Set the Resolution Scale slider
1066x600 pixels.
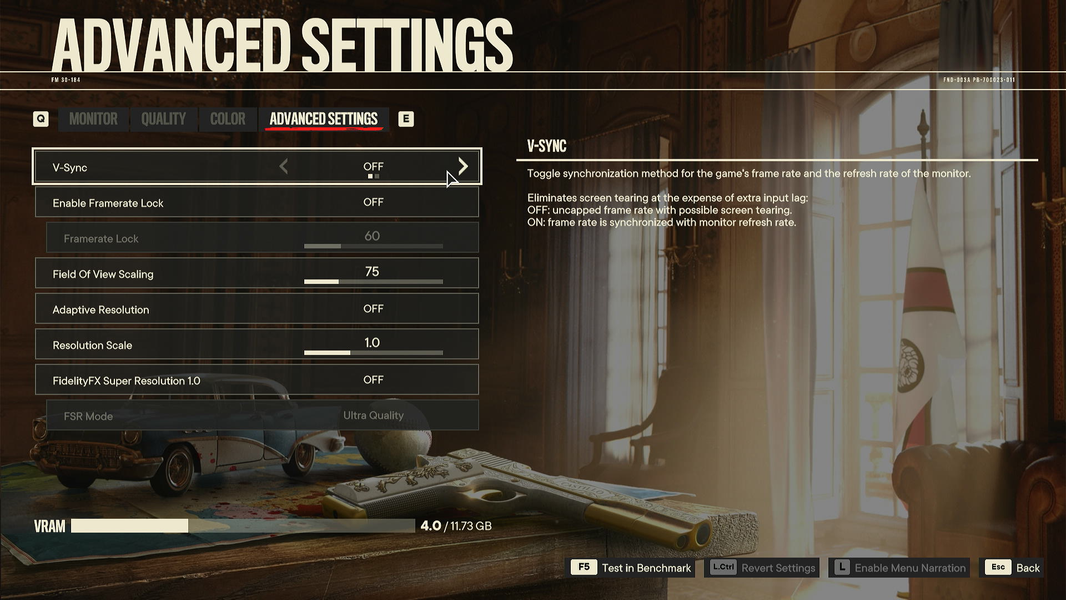click(x=373, y=353)
